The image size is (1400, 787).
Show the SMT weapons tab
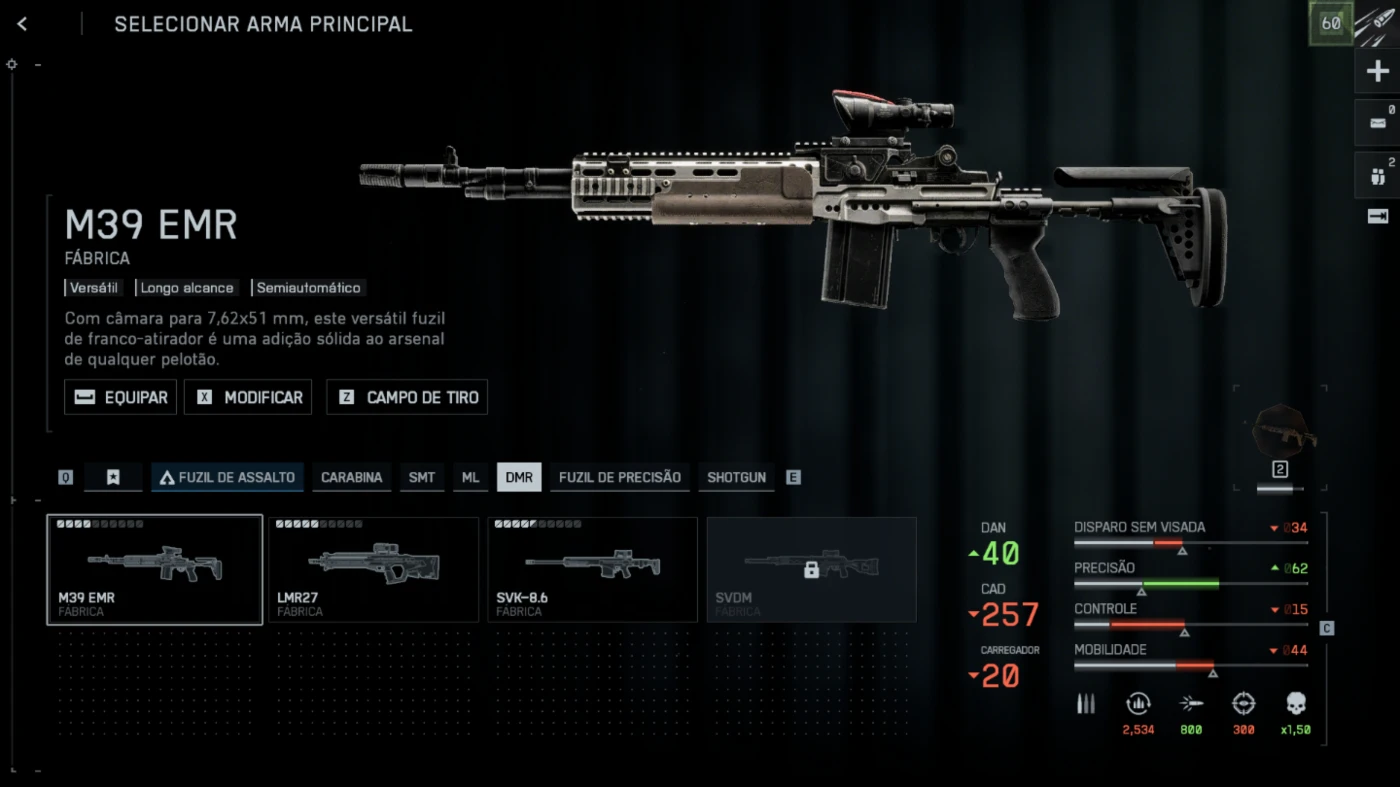422,477
